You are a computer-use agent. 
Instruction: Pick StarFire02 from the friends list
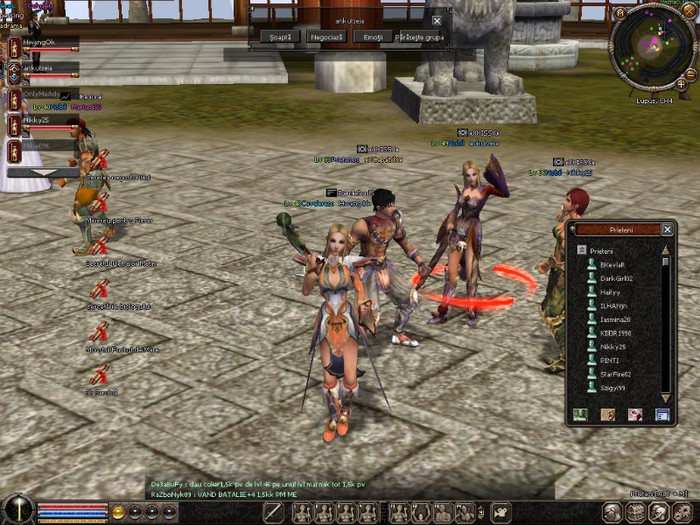pos(616,374)
